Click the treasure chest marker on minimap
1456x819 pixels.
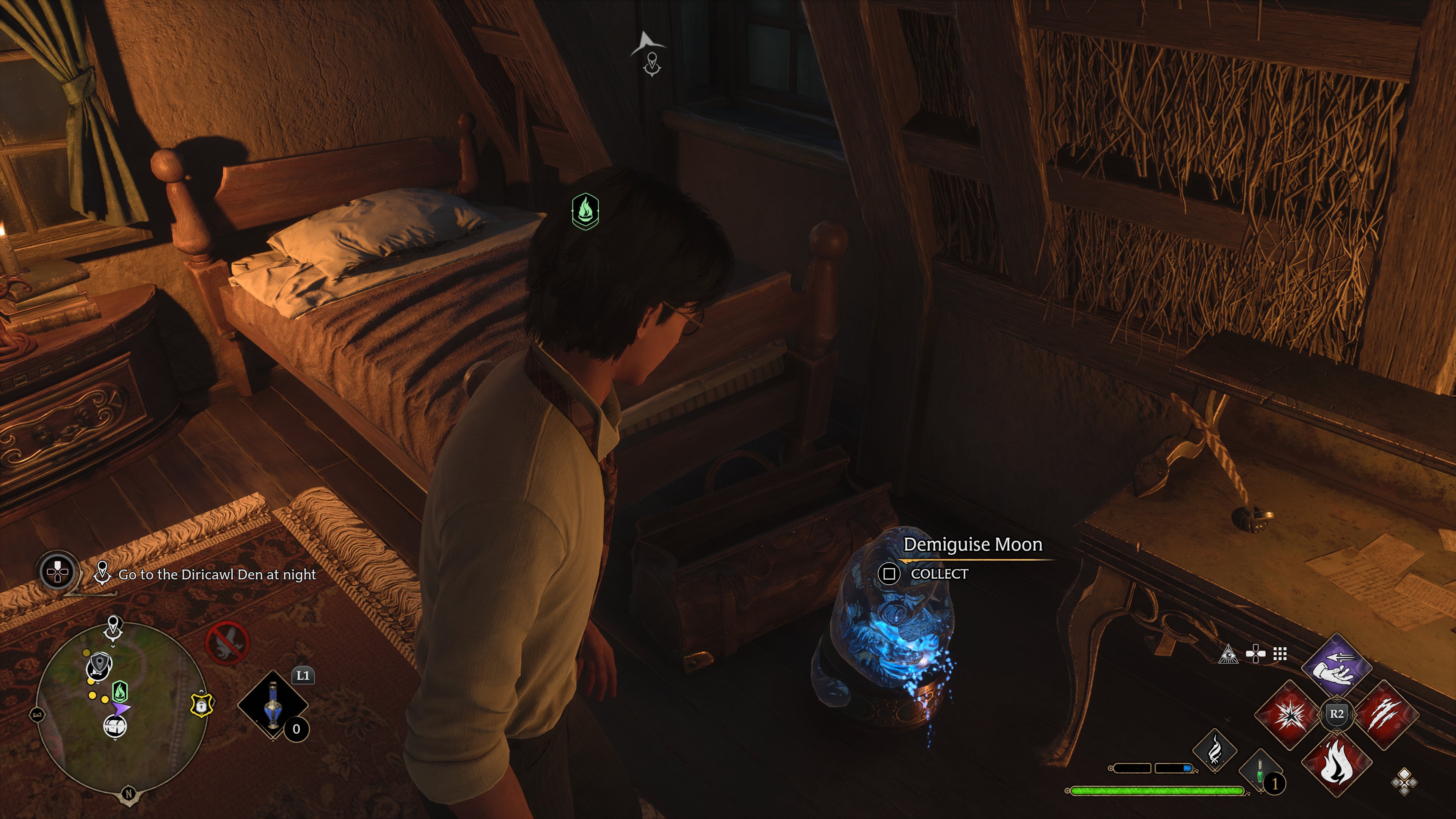click(115, 726)
